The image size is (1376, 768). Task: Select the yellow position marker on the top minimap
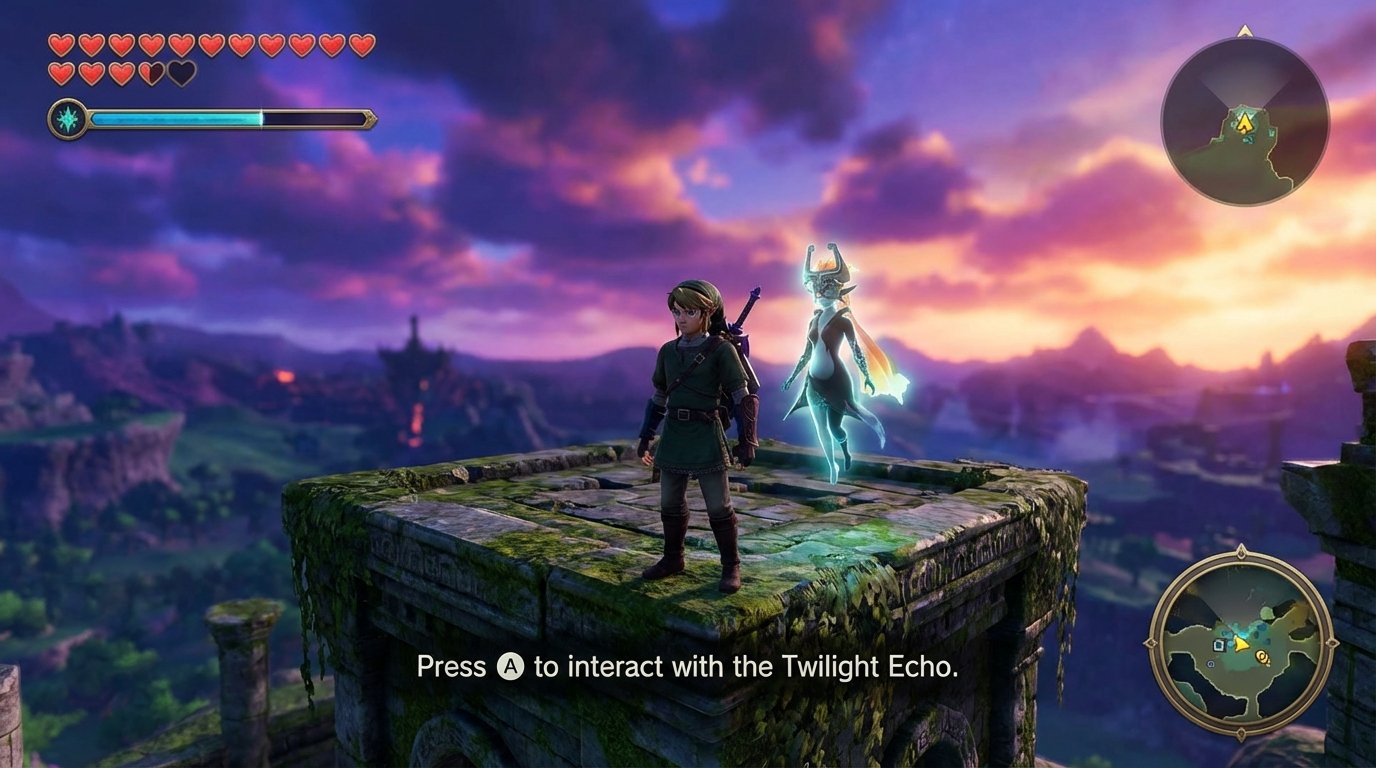[x=1245, y=123]
